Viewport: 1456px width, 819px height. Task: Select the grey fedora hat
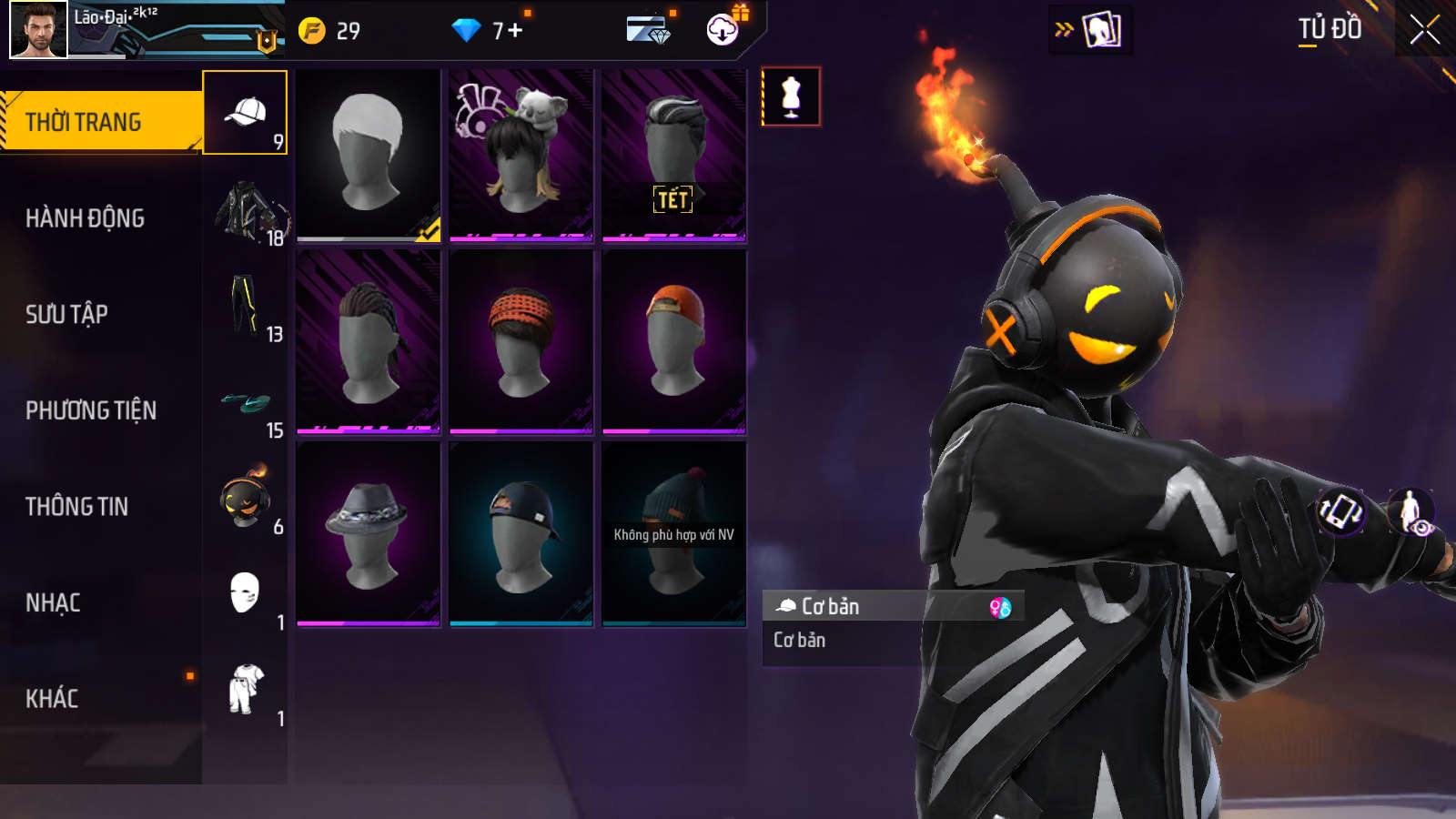369,534
